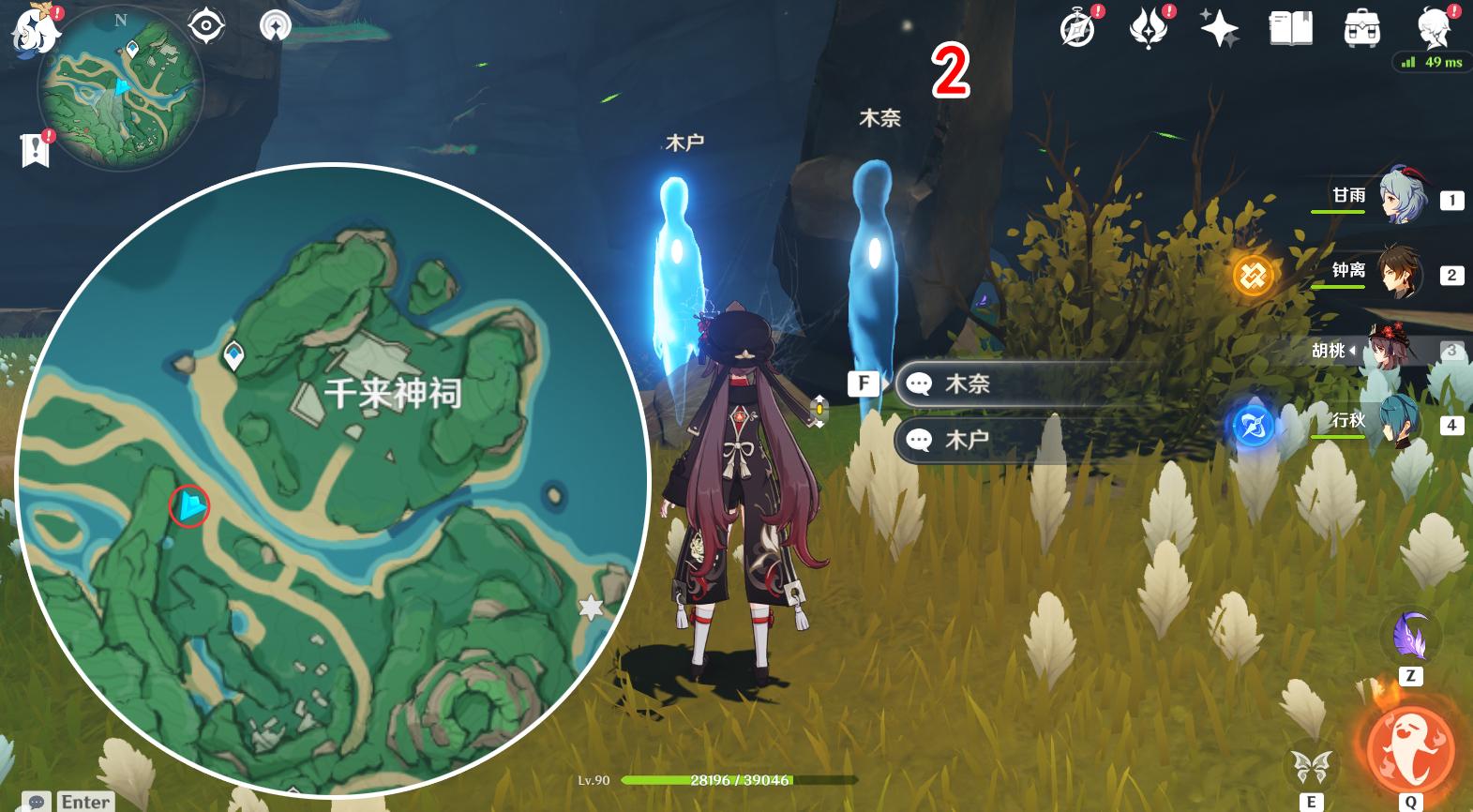Open the Paimon menu icon
Image resolution: width=1473 pixels, height=812 pixels.
(x=34, y=28)
